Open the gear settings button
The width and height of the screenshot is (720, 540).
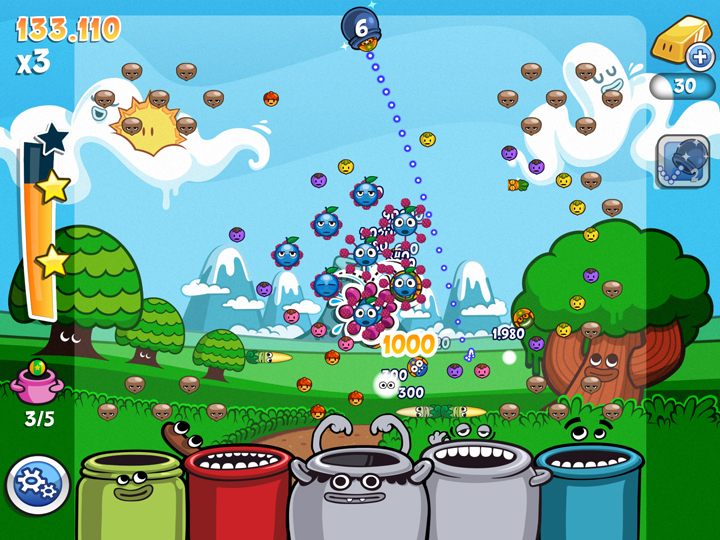point(37,485)
